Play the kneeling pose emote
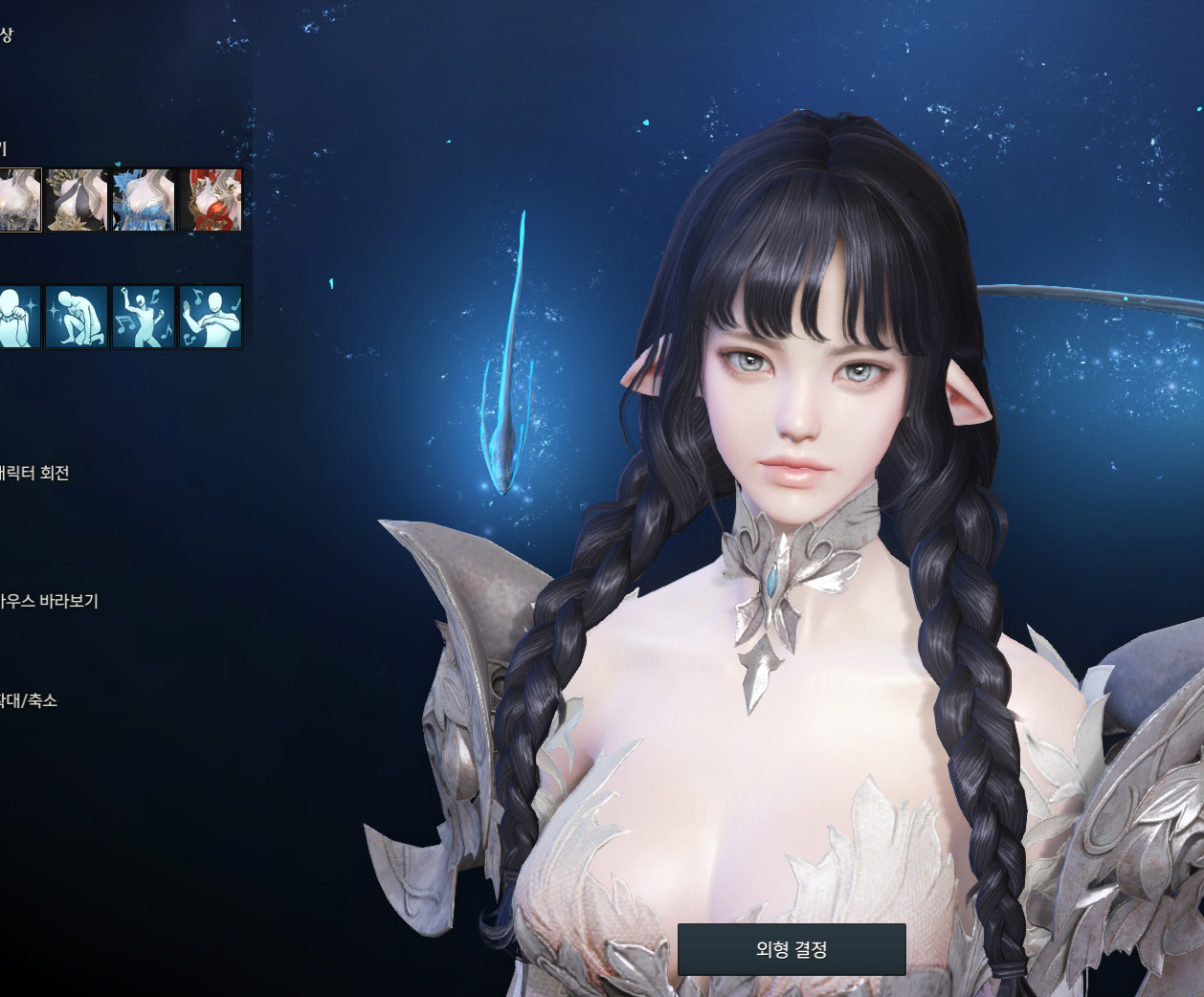The width and height of the screenshot is (1204, 997). [77, 317]
